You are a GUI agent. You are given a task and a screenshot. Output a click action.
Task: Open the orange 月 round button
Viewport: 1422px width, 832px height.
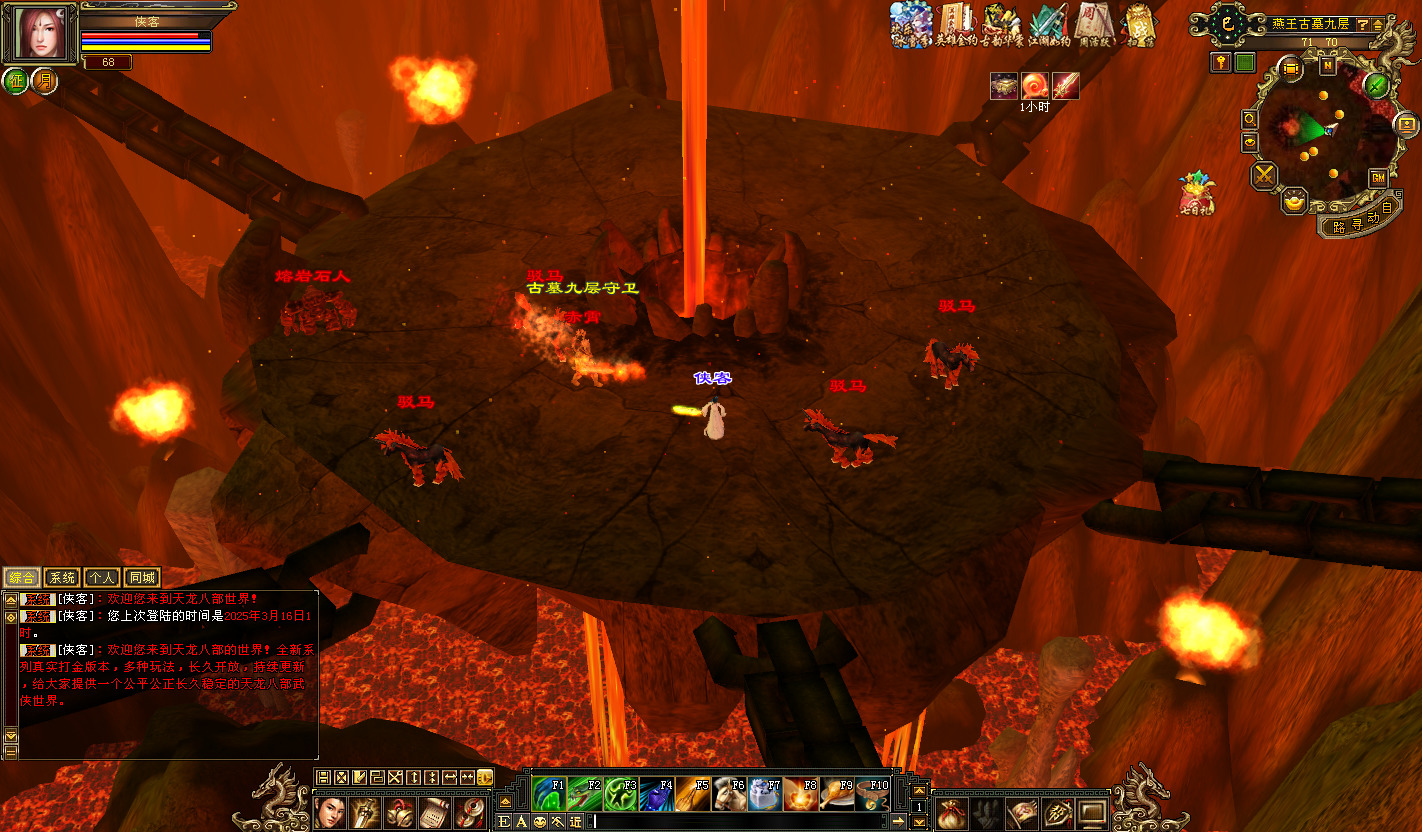44,81
